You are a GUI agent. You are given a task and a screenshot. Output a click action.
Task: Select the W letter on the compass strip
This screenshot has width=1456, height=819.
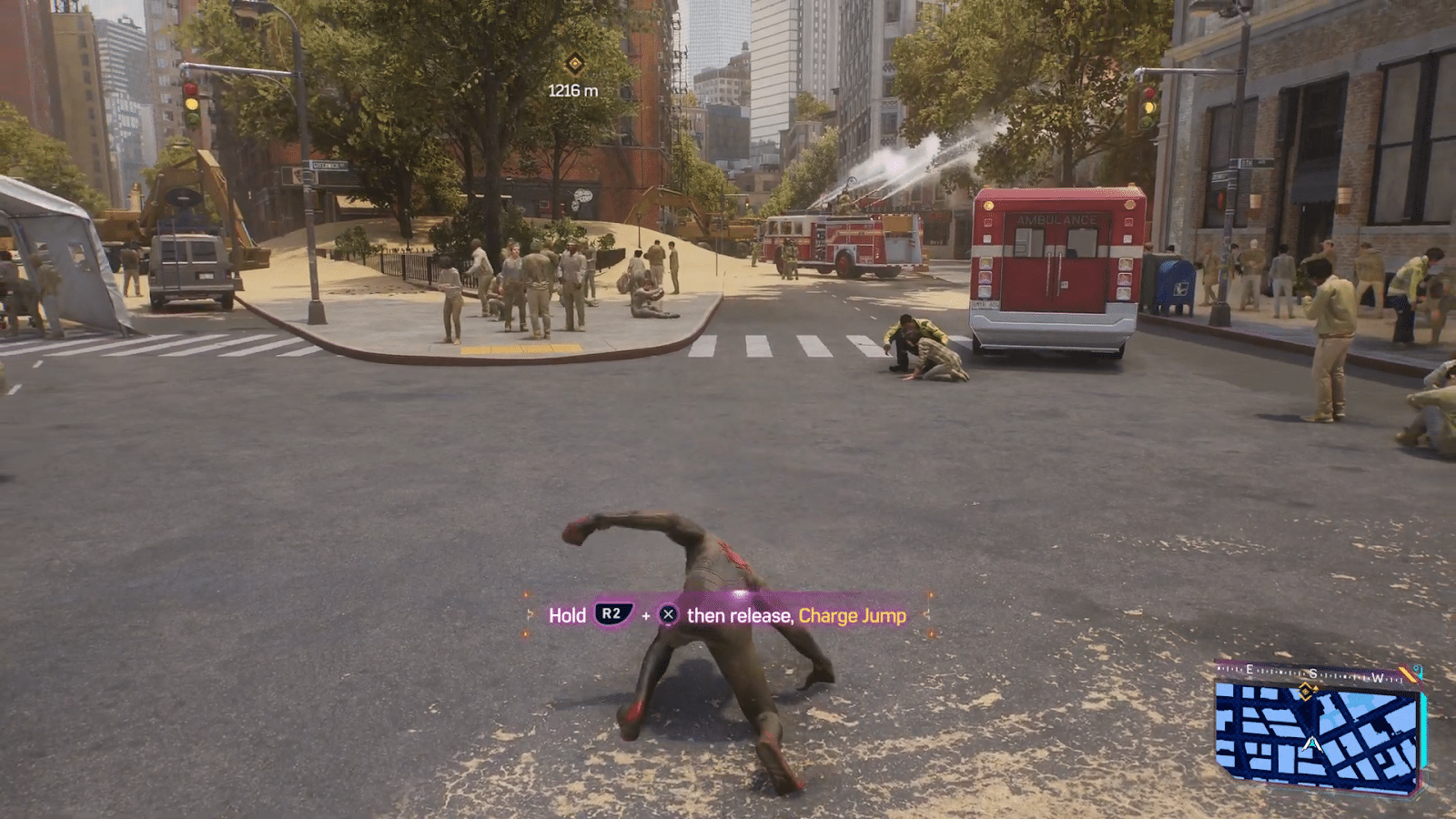(1376, 675)
